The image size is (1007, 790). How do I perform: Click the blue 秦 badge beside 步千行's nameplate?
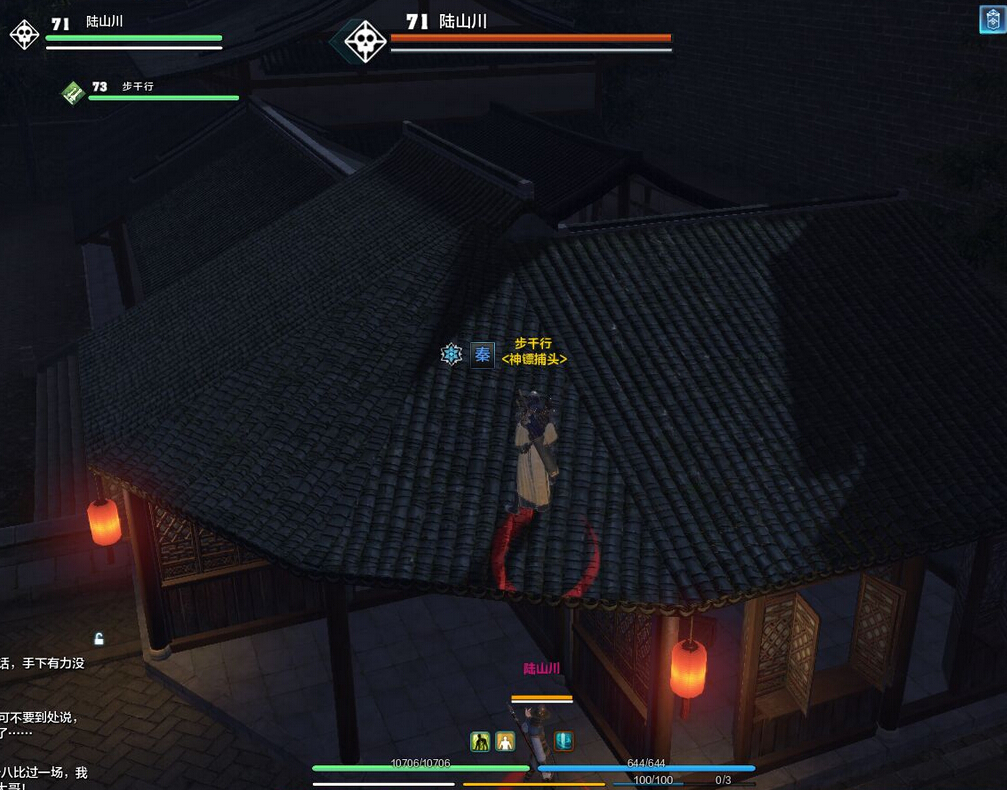click(x=482, y=354)
